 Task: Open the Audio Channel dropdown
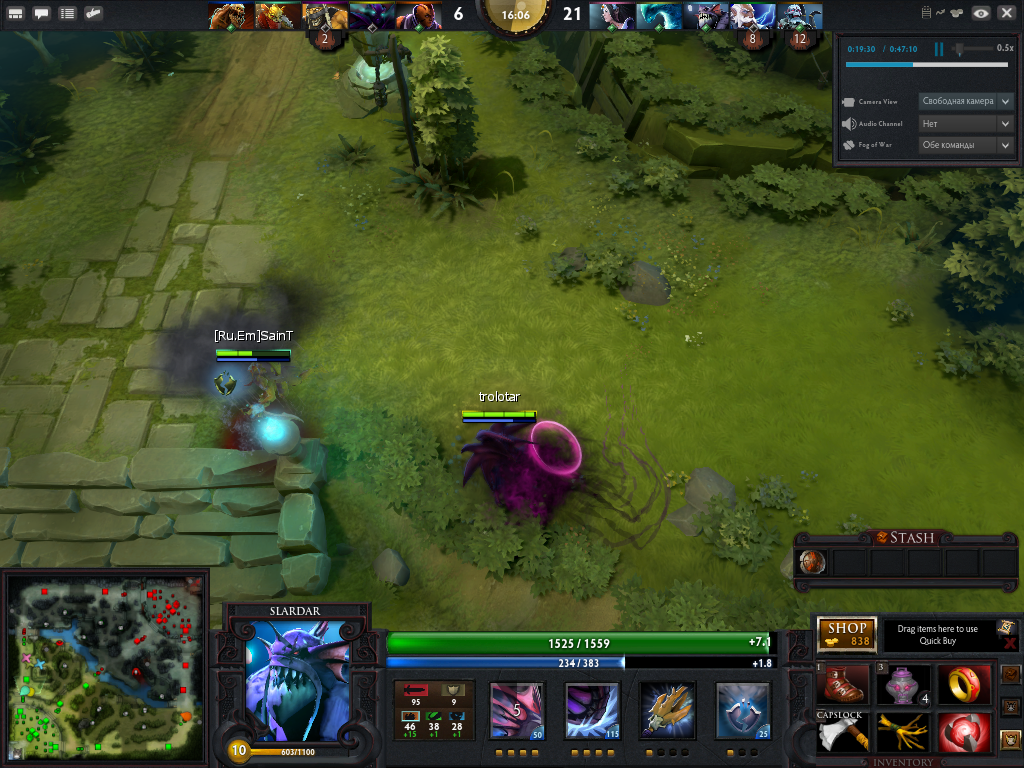(966, 123)
